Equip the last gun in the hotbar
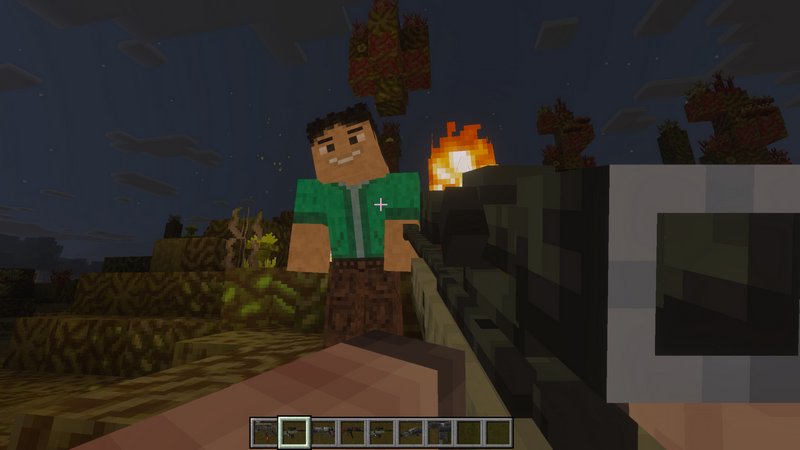Viewport: 800px width, 450px height. (x=438, y=431)
